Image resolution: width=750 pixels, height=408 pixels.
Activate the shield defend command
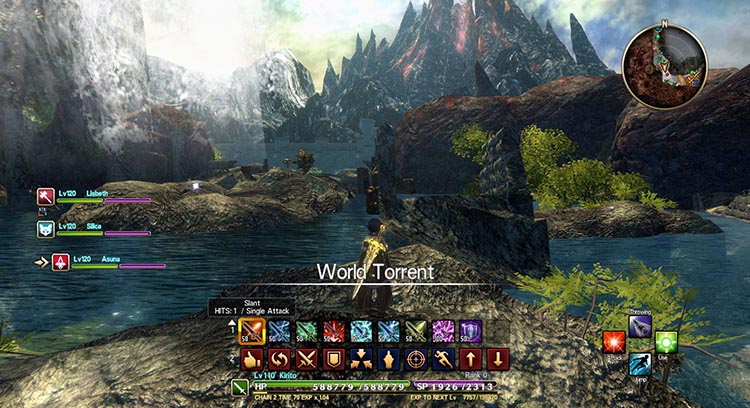coord(333,358)
